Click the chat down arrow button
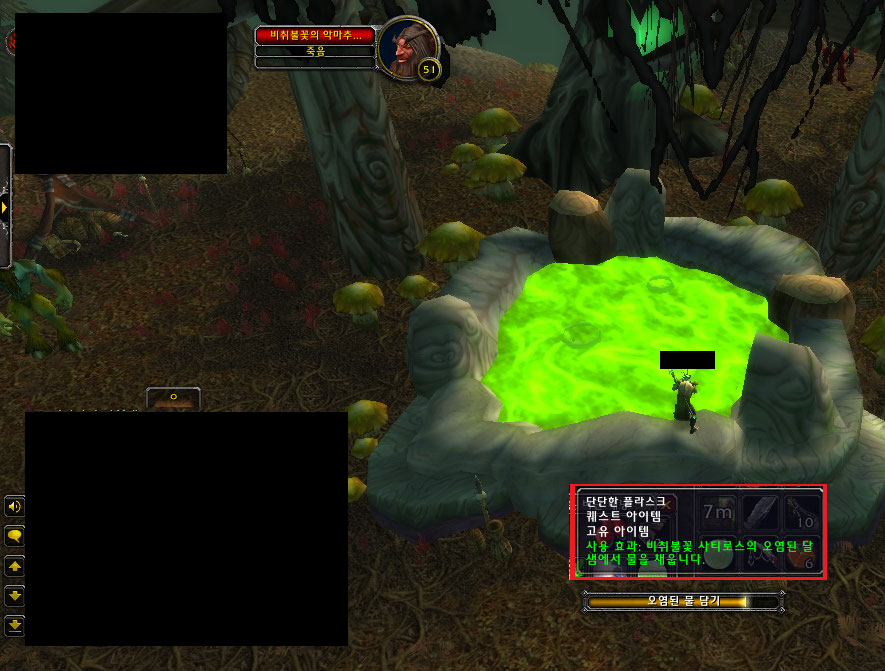 (x=14, y=596)
